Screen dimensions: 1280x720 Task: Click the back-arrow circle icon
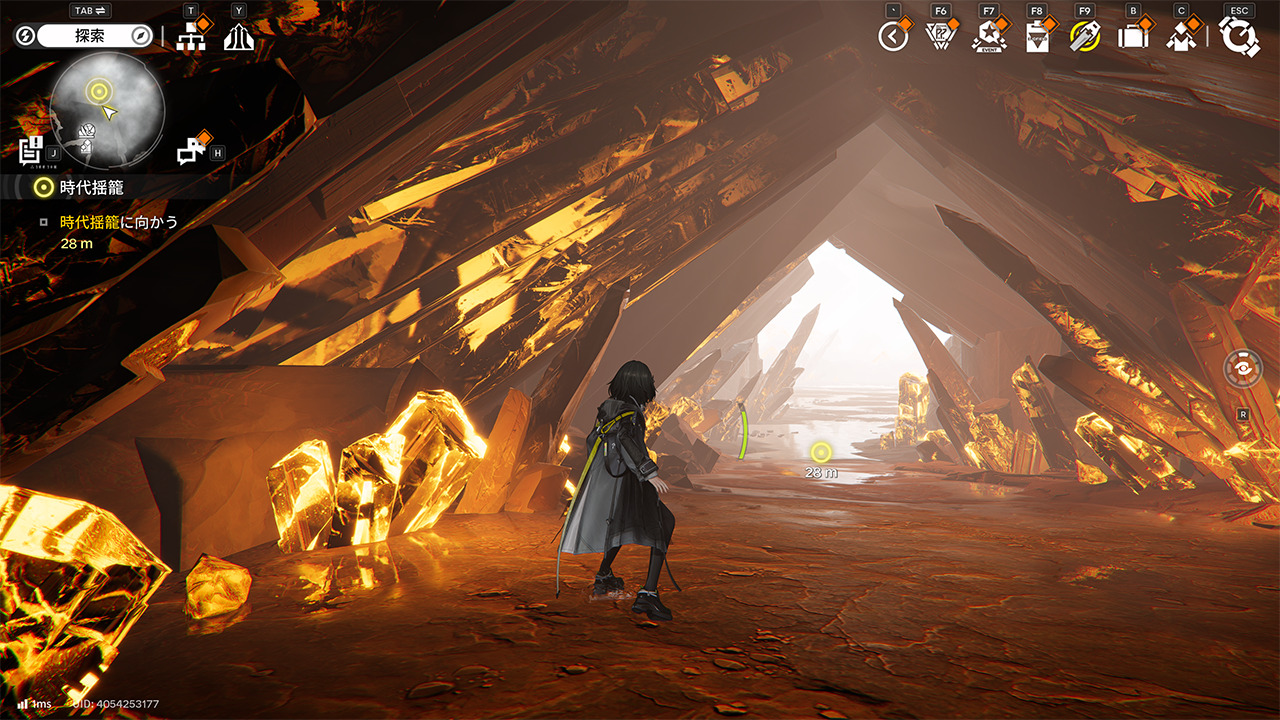(892, 37)
